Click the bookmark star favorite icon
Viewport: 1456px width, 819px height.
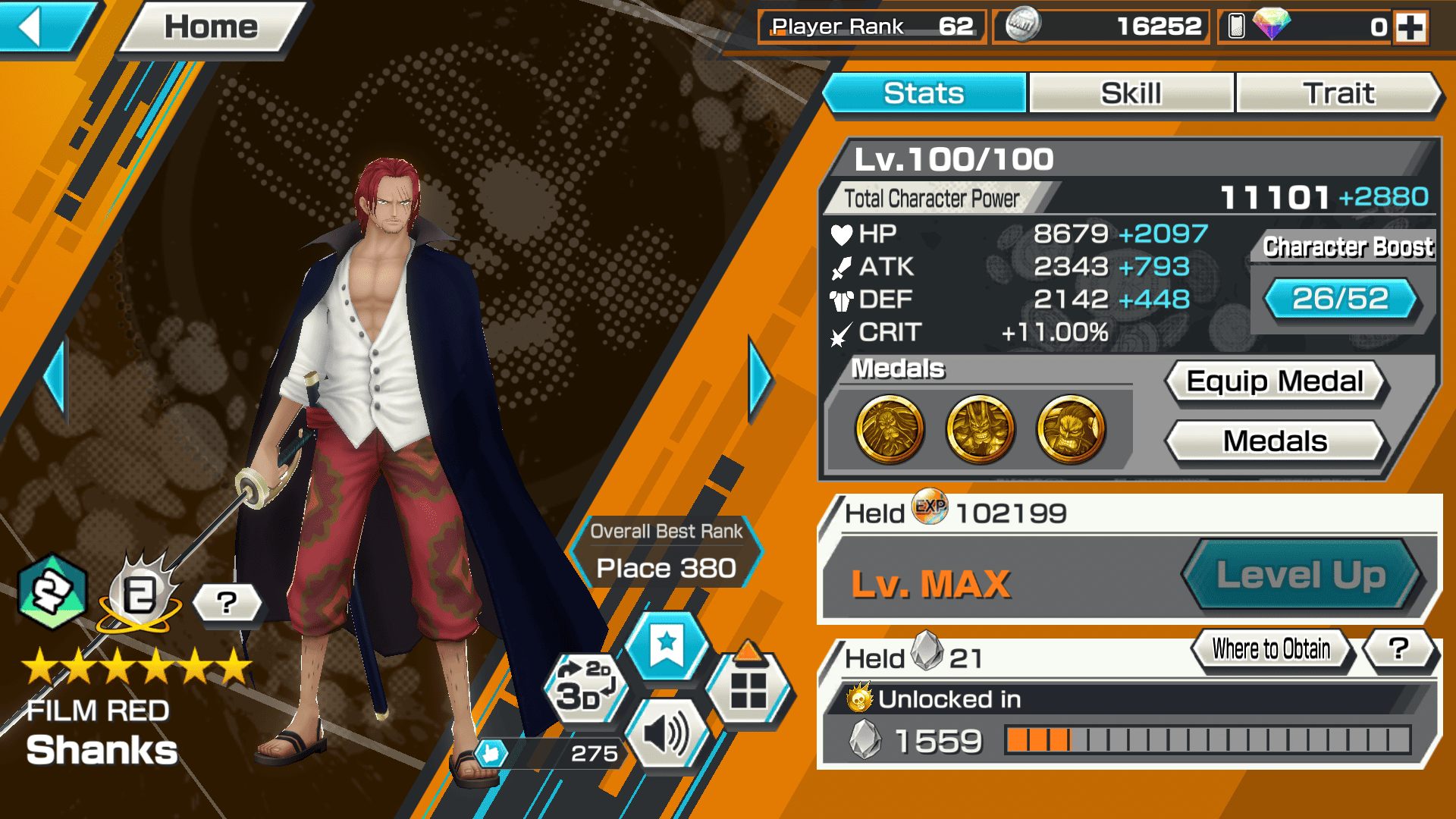pyautogui.click(x=667, y=646)
